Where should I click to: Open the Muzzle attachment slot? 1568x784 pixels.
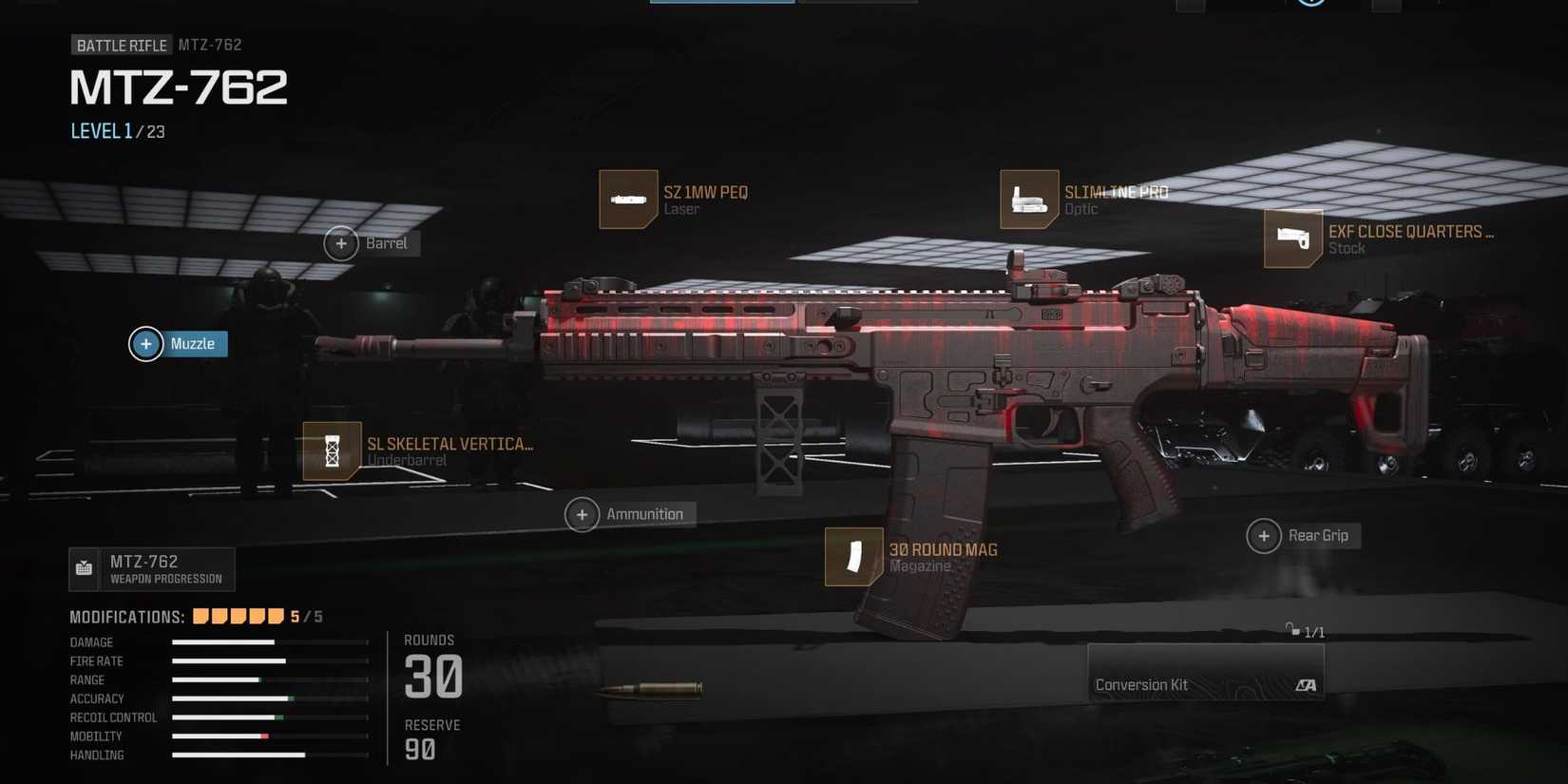point(145,343)
